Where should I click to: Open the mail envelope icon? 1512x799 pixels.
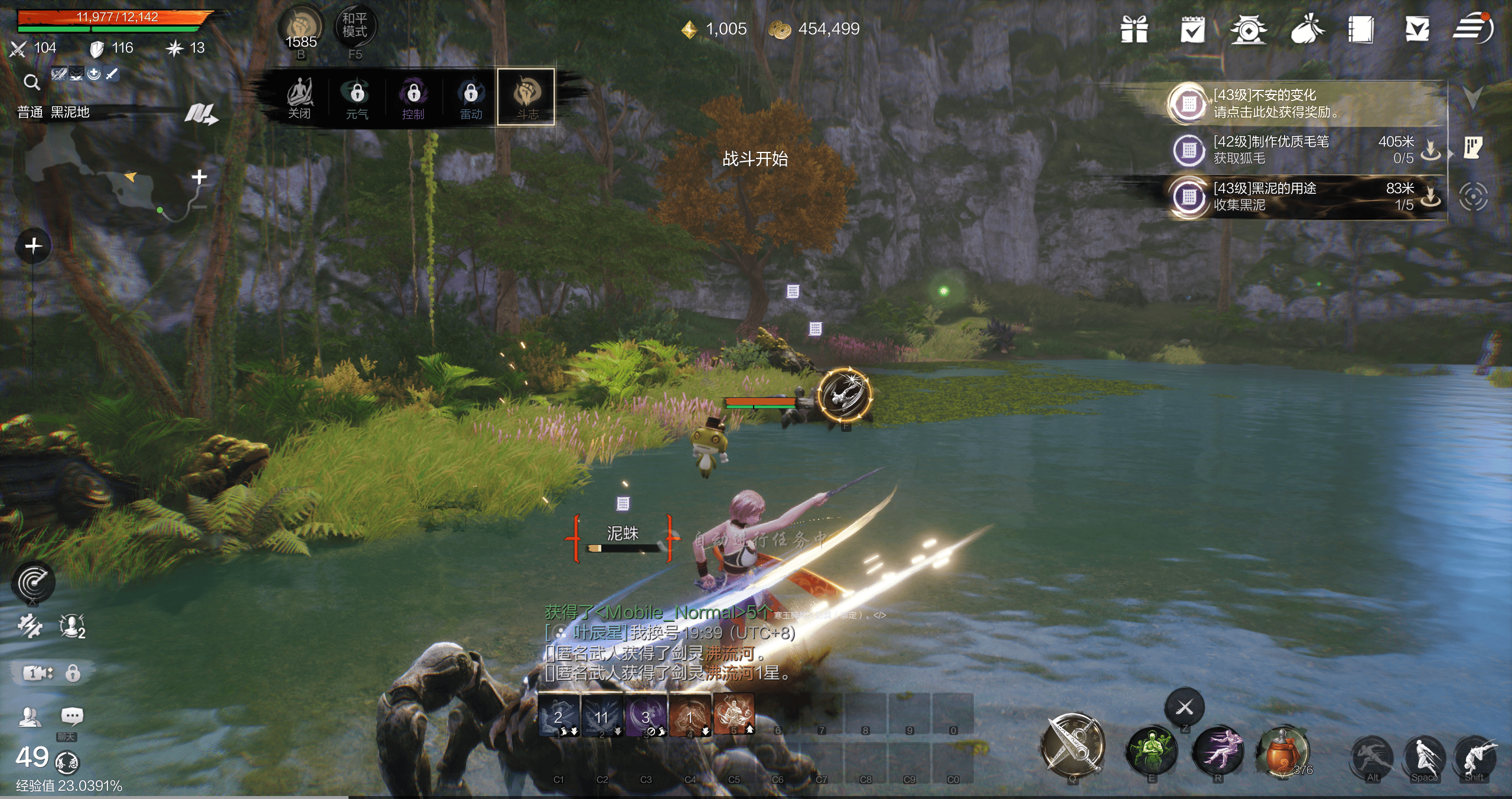click(x=1417, y=29)
